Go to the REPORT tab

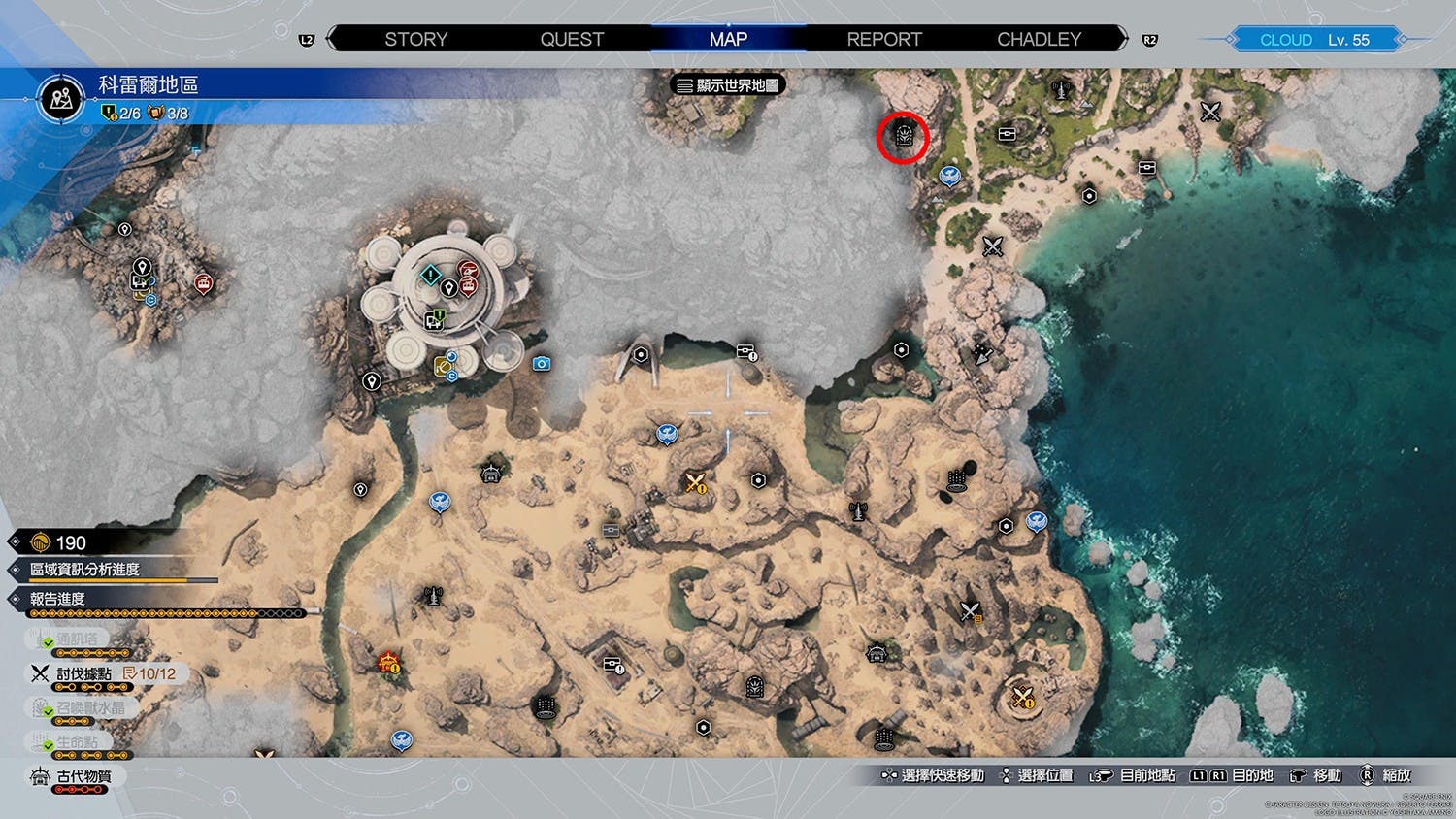pyautogui.click(x=883, y=40)
